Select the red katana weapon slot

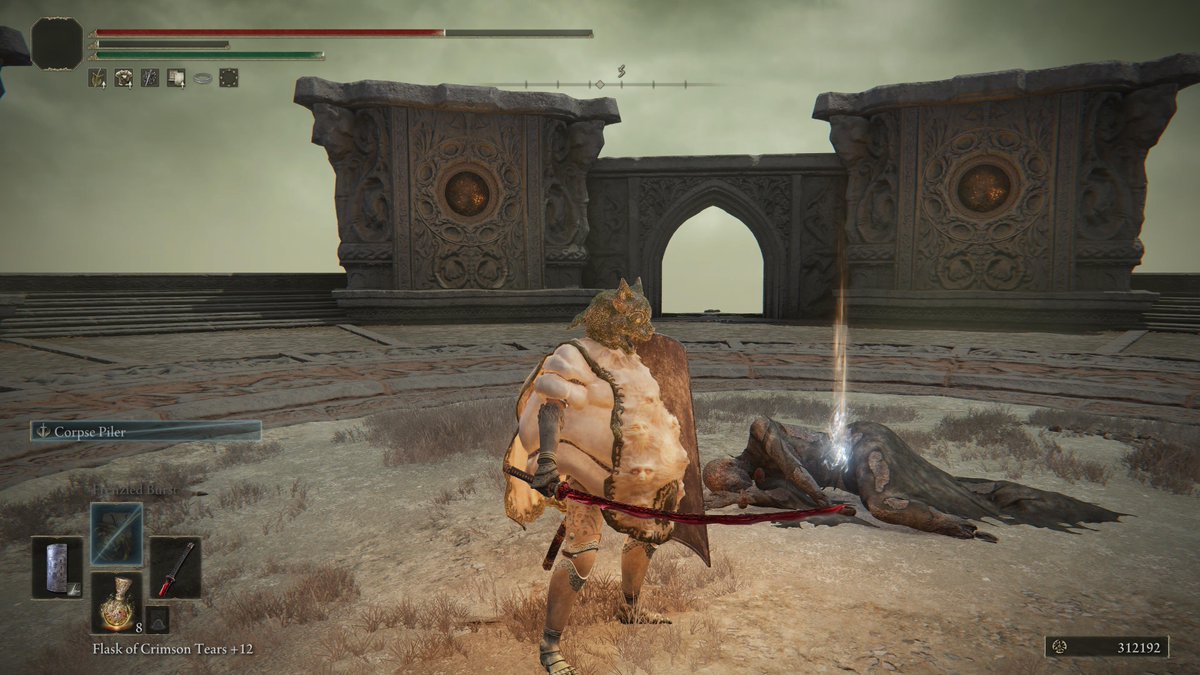(175, 568)
